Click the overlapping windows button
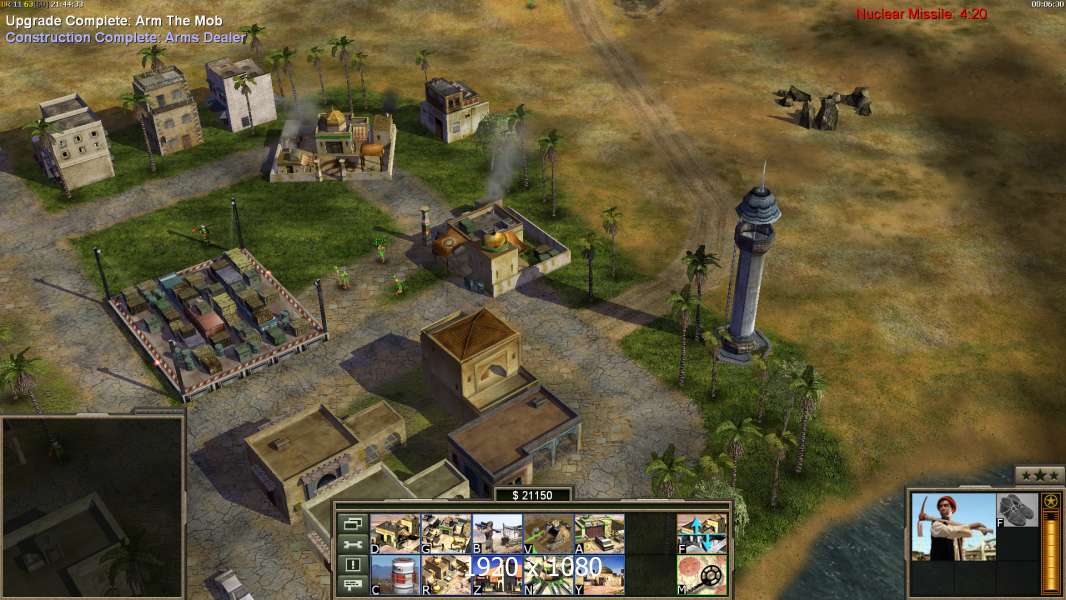Image resolution: width=1066 pixels, height=600 pixels. click(x=352, y=523)
